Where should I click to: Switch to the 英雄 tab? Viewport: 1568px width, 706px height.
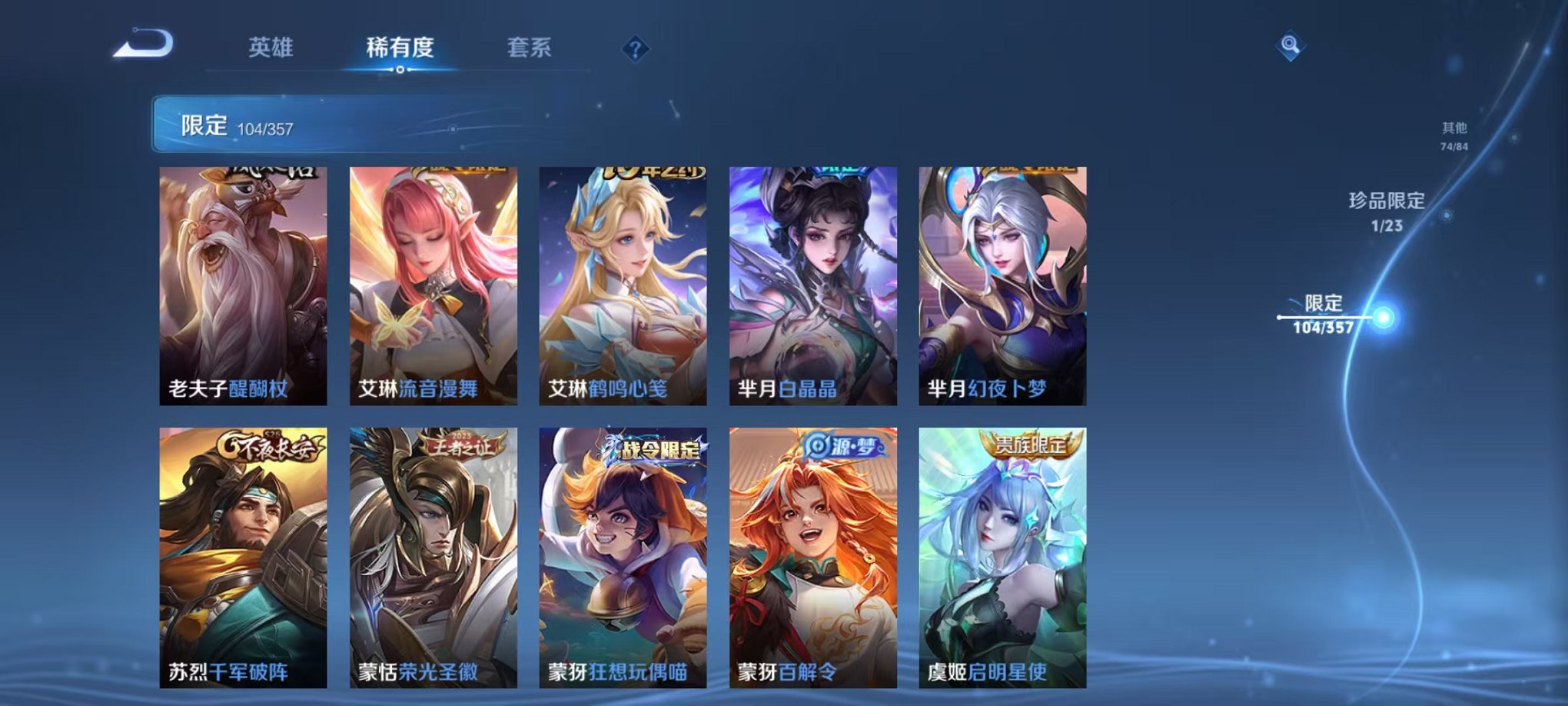[x=273, y=48]
